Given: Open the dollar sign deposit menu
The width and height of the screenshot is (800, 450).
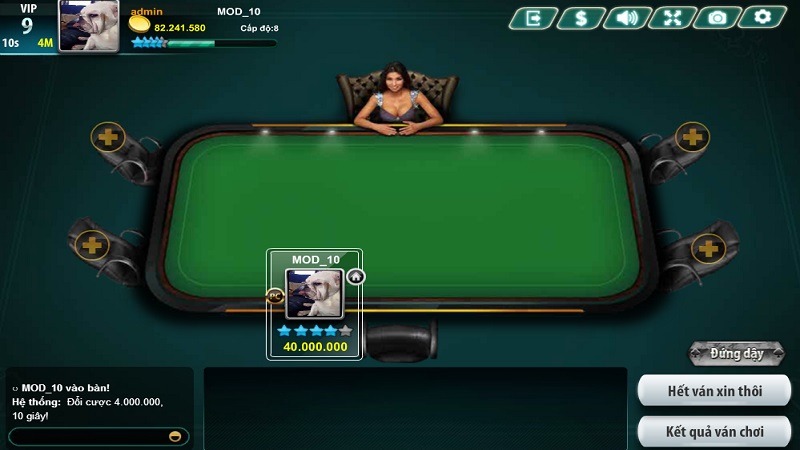Looking at the screenshot, I should coord(579,17).
